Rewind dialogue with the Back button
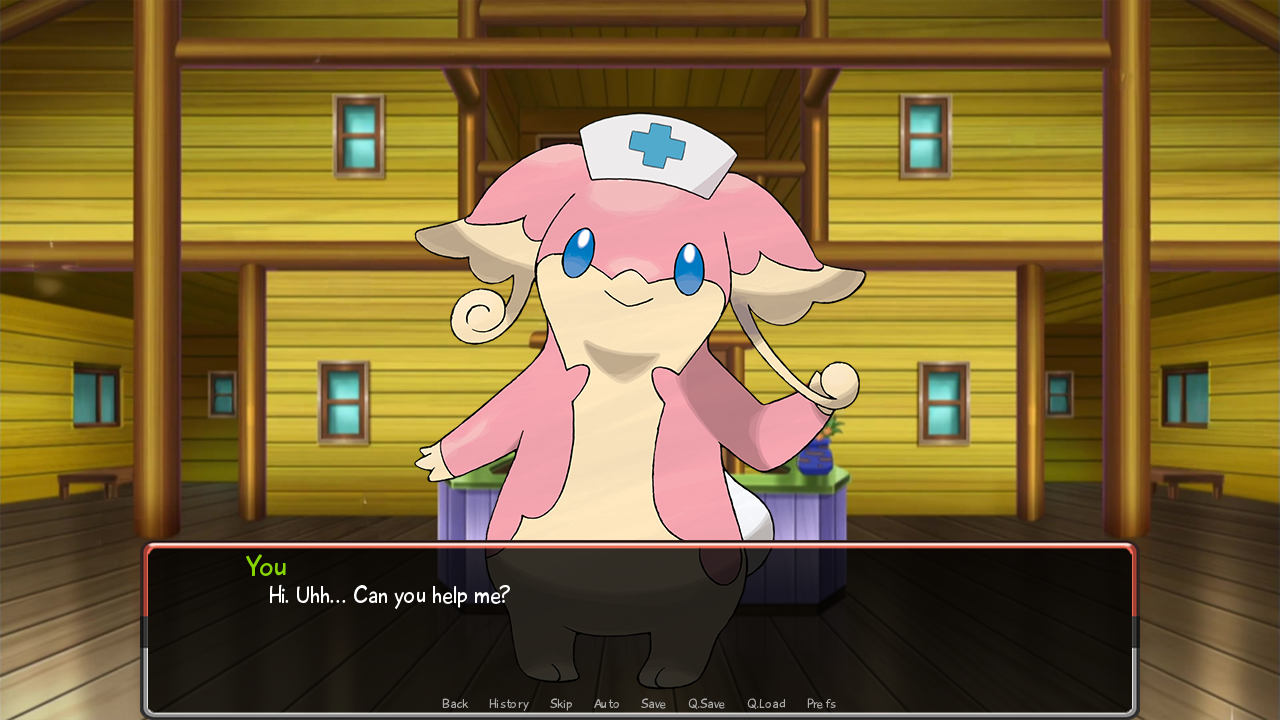 [x=455, y=703]
